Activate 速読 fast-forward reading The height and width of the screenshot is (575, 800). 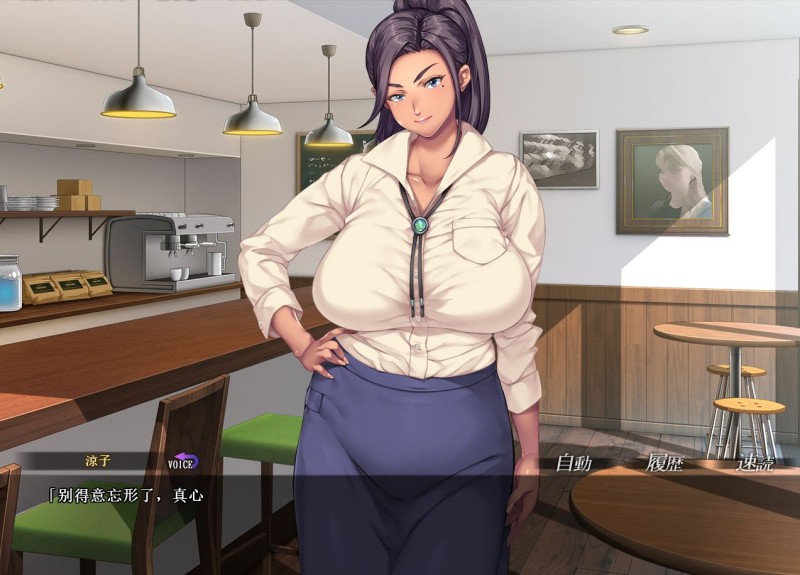point(754,463)
